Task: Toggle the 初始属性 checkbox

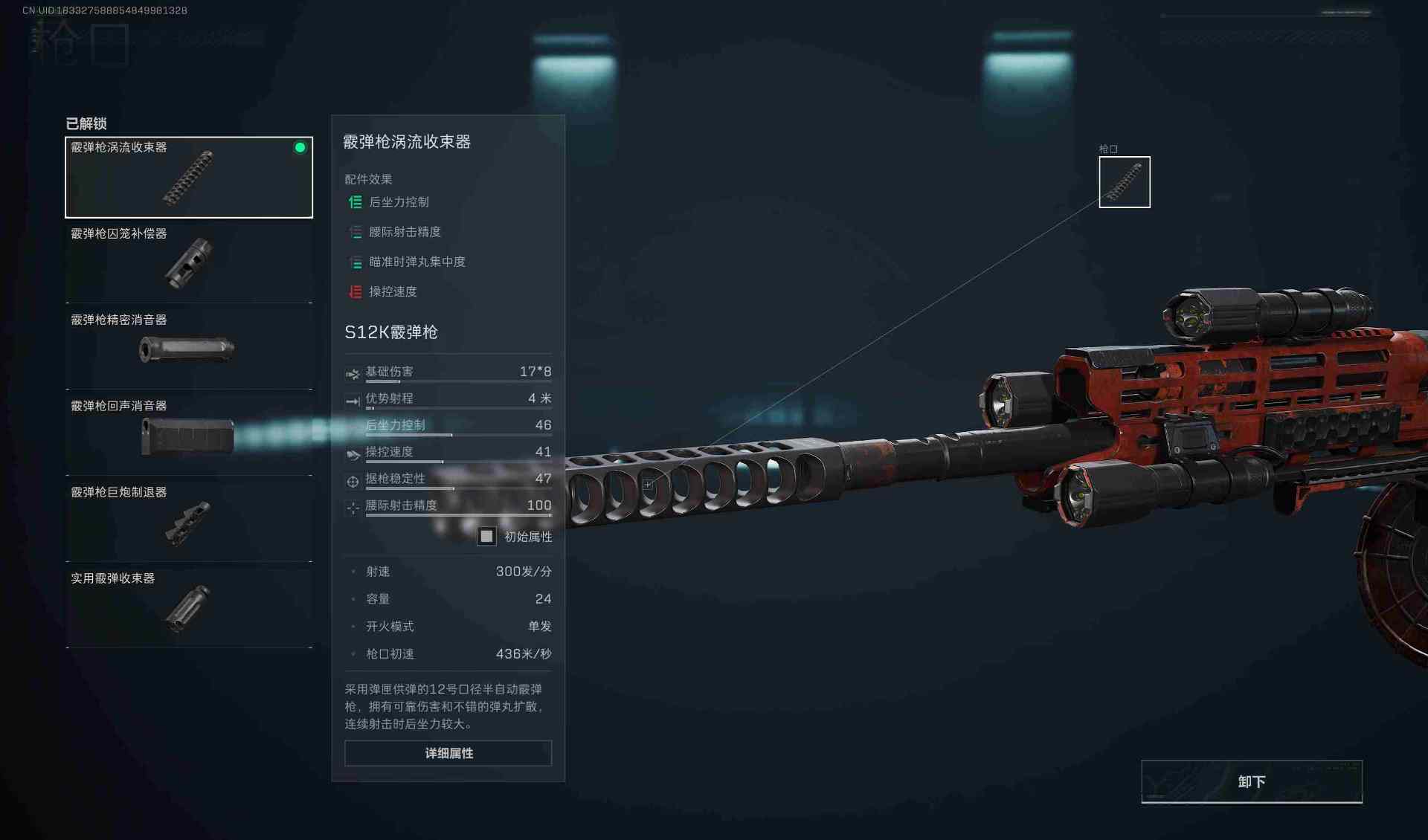Action: pyautogui.click(x=488, y=536)
